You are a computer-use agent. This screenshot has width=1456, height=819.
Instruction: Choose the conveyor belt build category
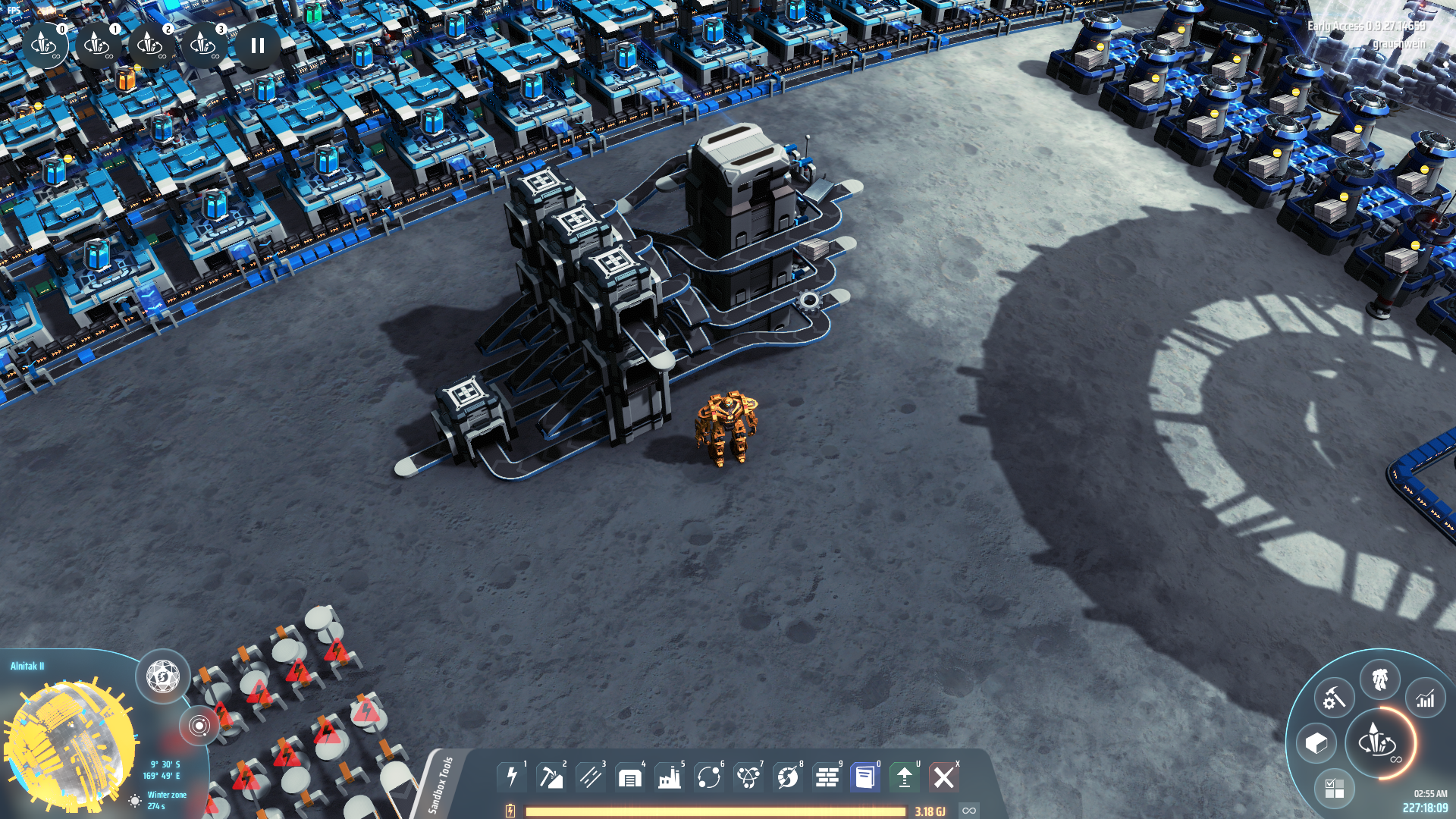[x=591, y=777]
